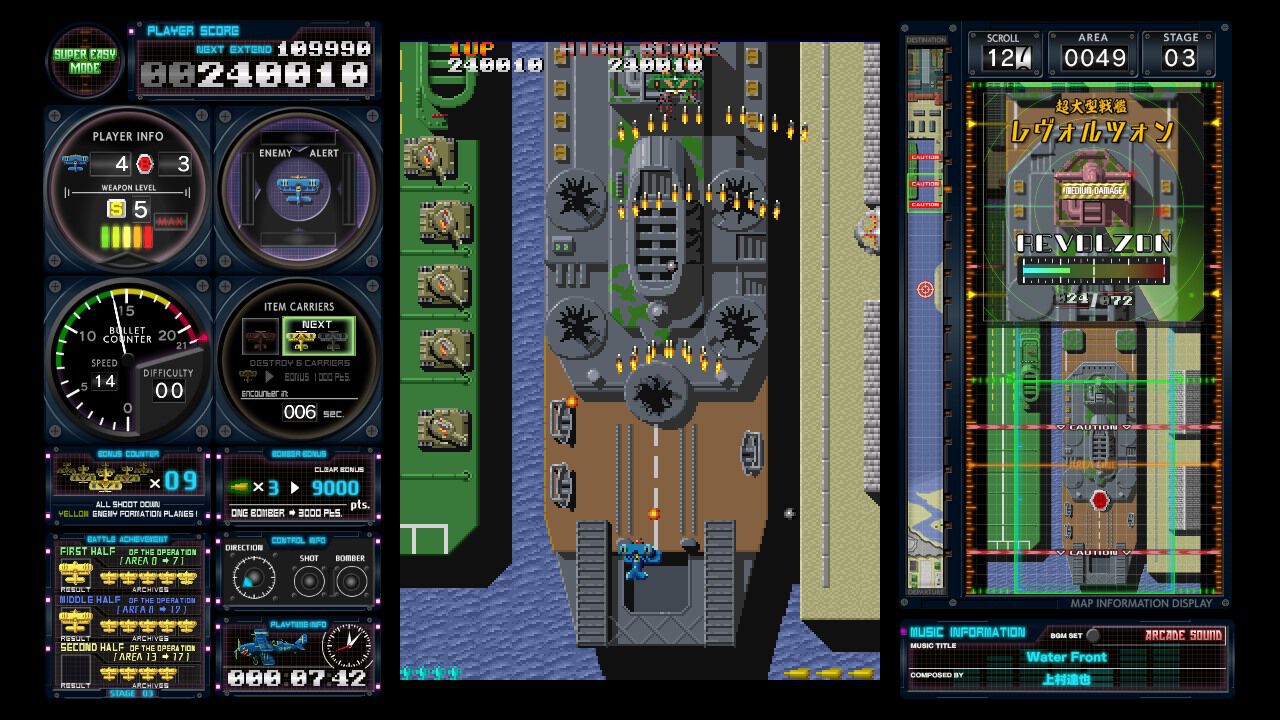The height and width of the screenshot is (720, 1280).
Task: Open the Water Front music title
Action: 1066,657
